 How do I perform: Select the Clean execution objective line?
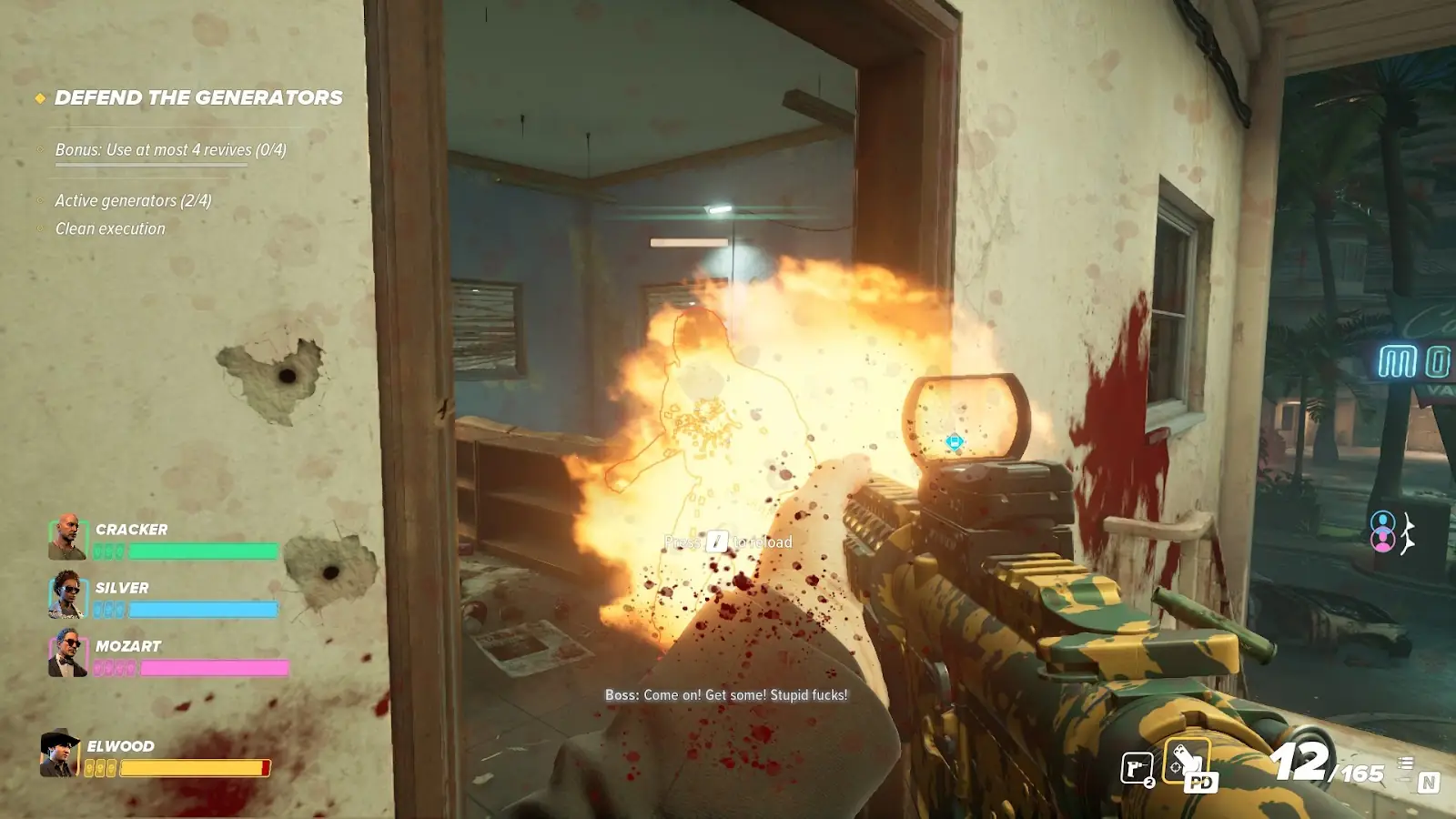pyautogui.click(x=110, y=228)
